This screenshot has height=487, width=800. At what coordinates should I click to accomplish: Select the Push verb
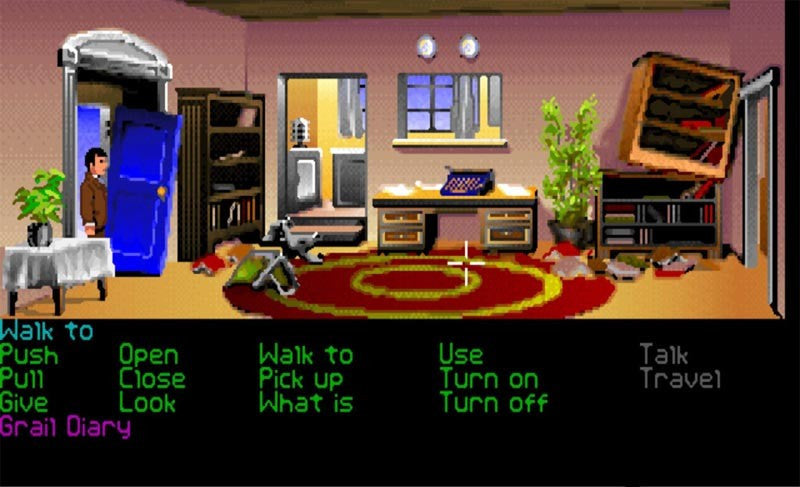click(29, 355)
